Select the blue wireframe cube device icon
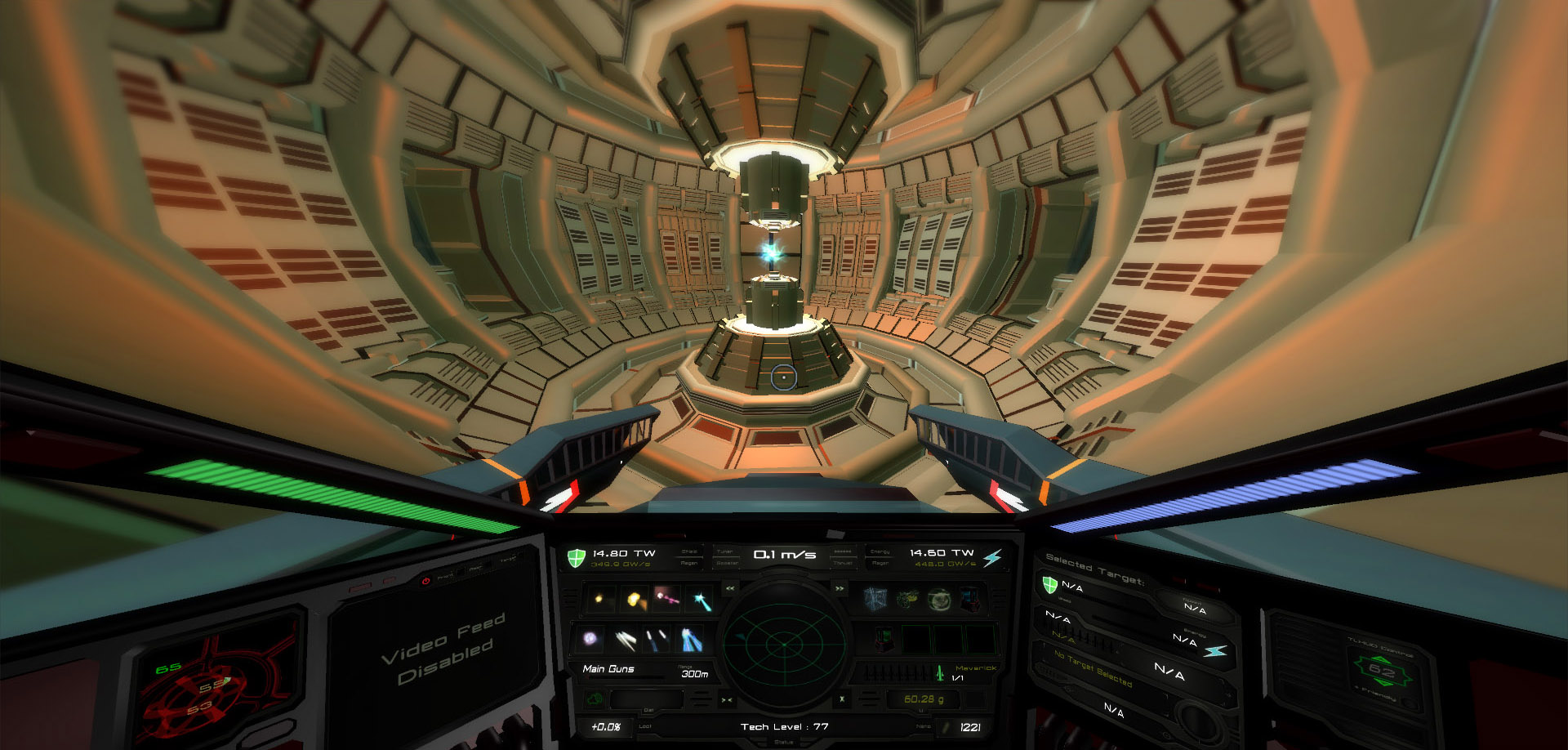Screen dimensions: 1568x750 pyautogui.click(x=875, y=600)
